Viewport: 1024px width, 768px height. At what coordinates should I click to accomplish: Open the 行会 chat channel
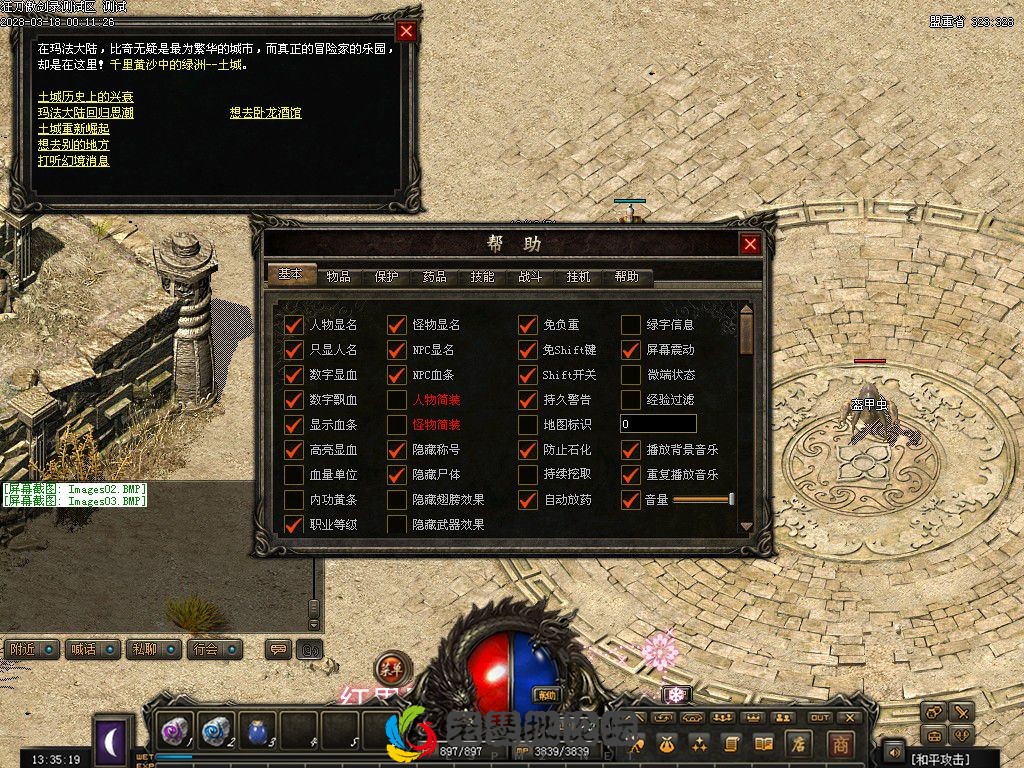207,650
